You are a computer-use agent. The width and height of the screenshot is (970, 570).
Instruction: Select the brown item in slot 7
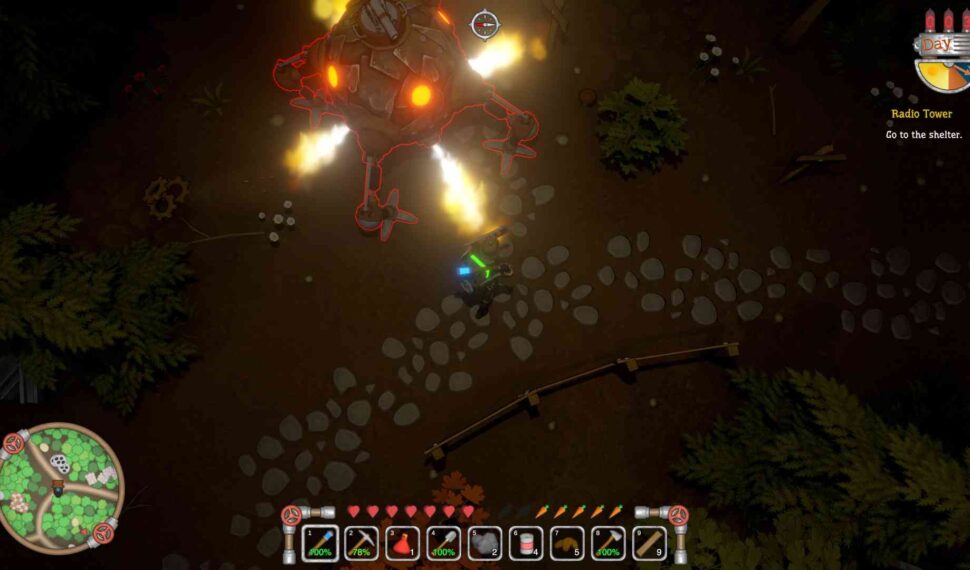[x=567, y=543]
